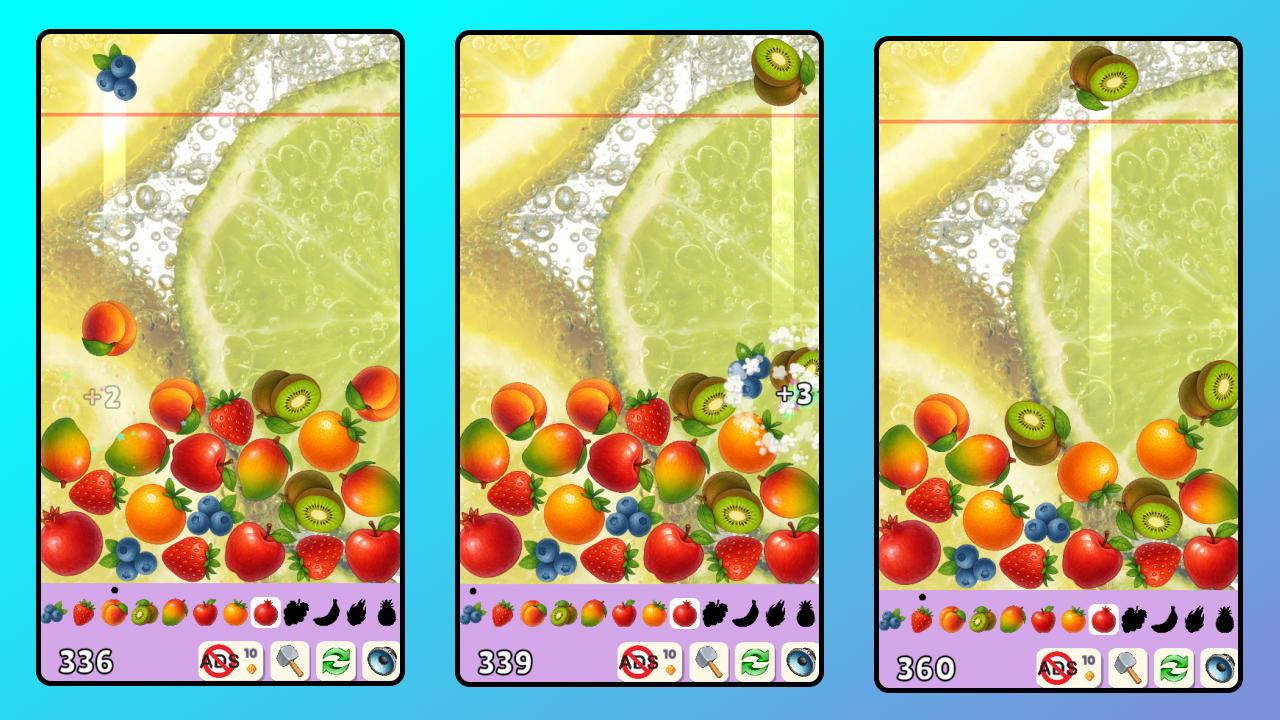Click the blueberry icon in the fruit progression bar

[x=52, y=612]
